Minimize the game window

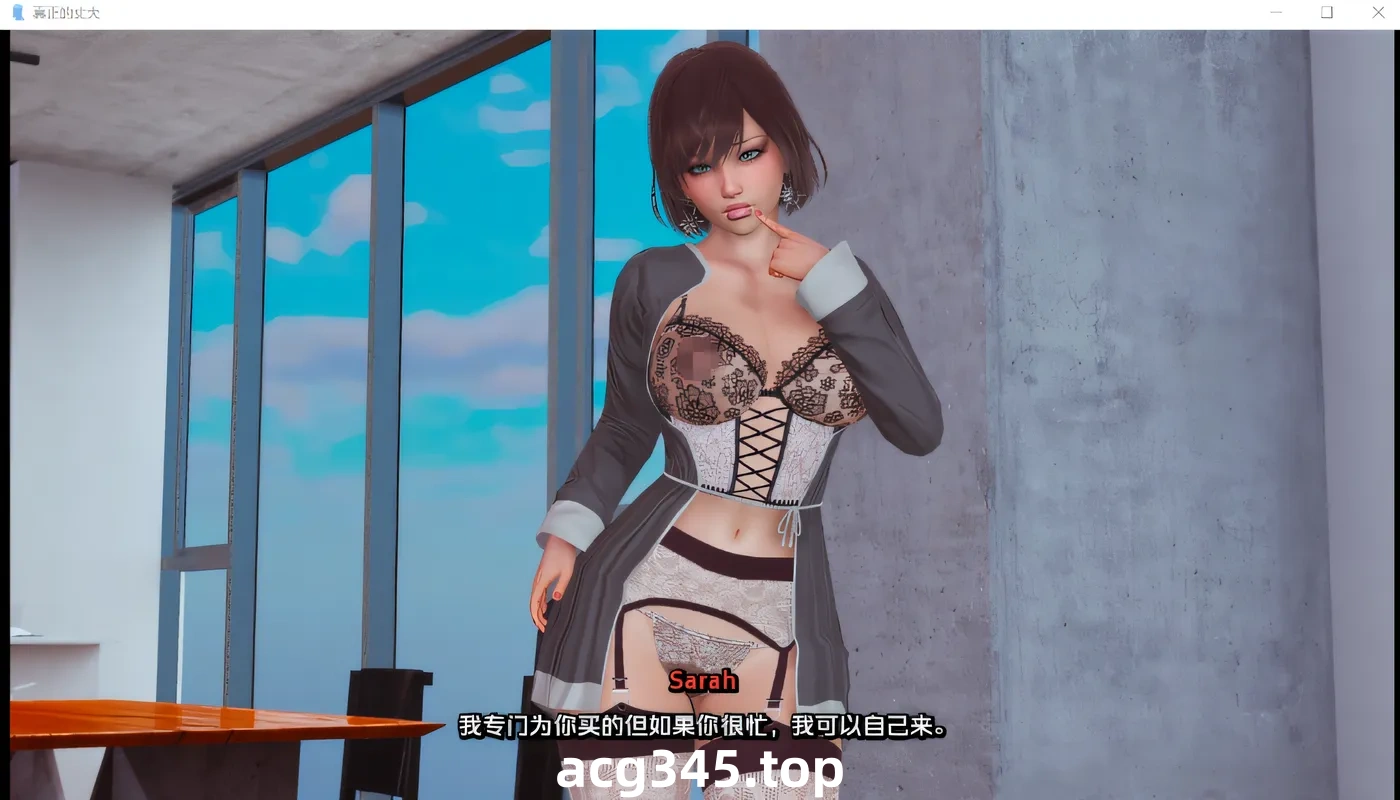(x=1276, y=12)
